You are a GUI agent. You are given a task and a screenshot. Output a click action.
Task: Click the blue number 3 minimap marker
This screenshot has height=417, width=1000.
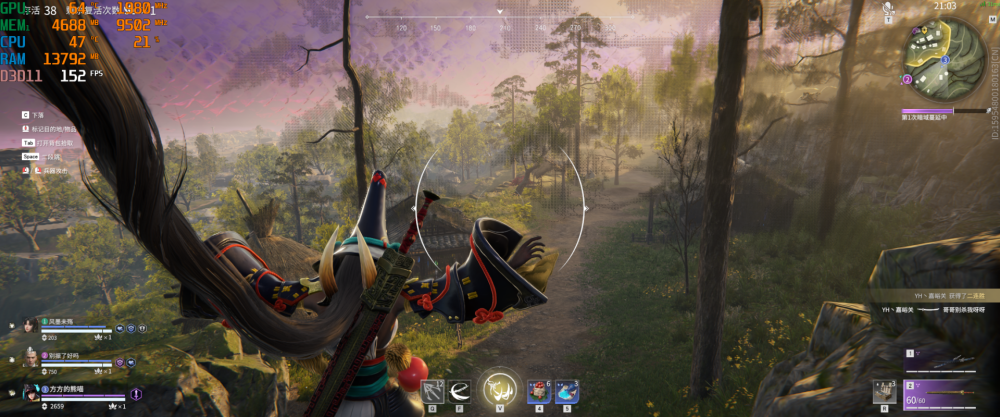click(x=945, y=60)
